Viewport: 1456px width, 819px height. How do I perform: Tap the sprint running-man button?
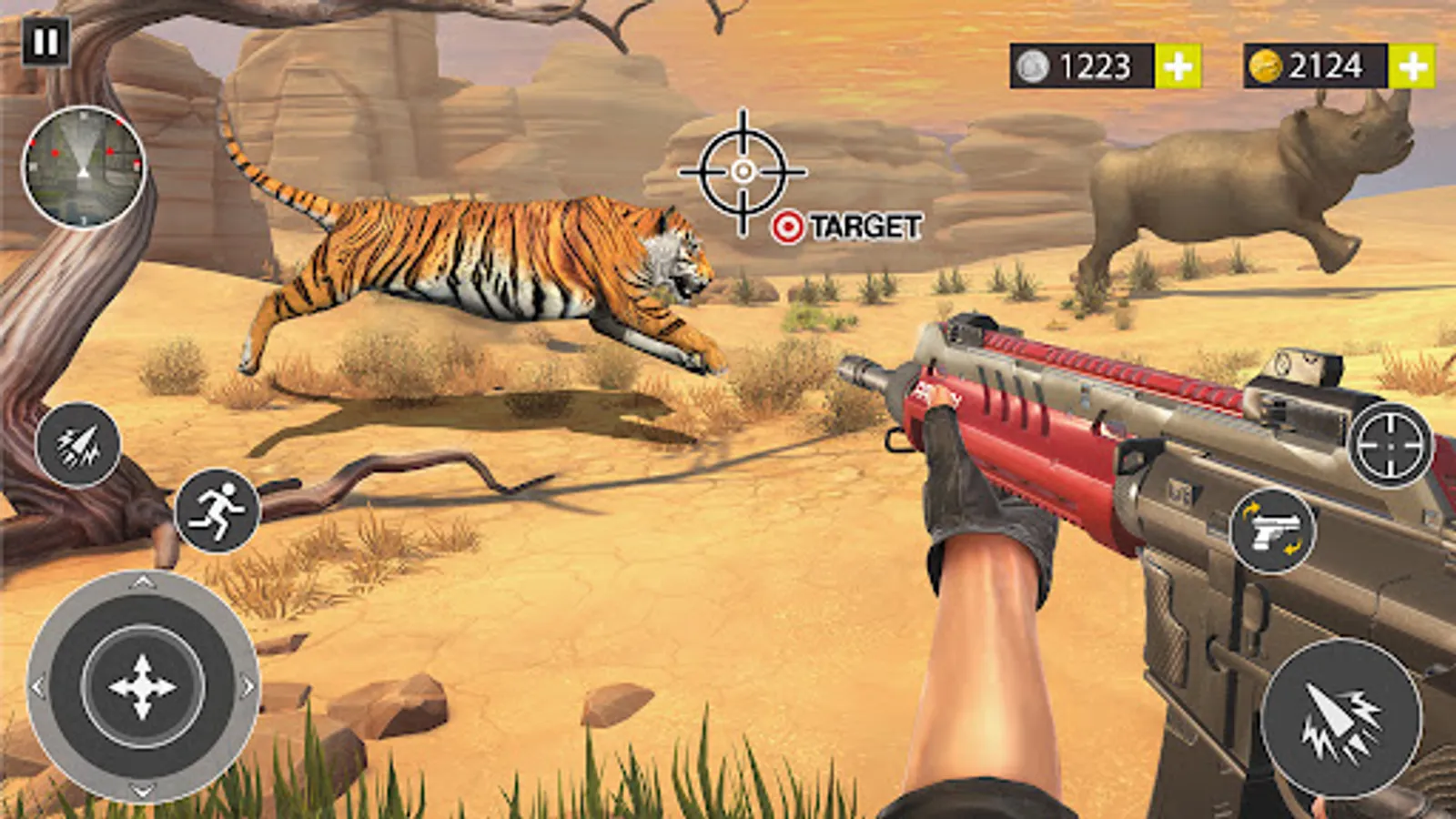pyautogui.click(x=217, y=511)
